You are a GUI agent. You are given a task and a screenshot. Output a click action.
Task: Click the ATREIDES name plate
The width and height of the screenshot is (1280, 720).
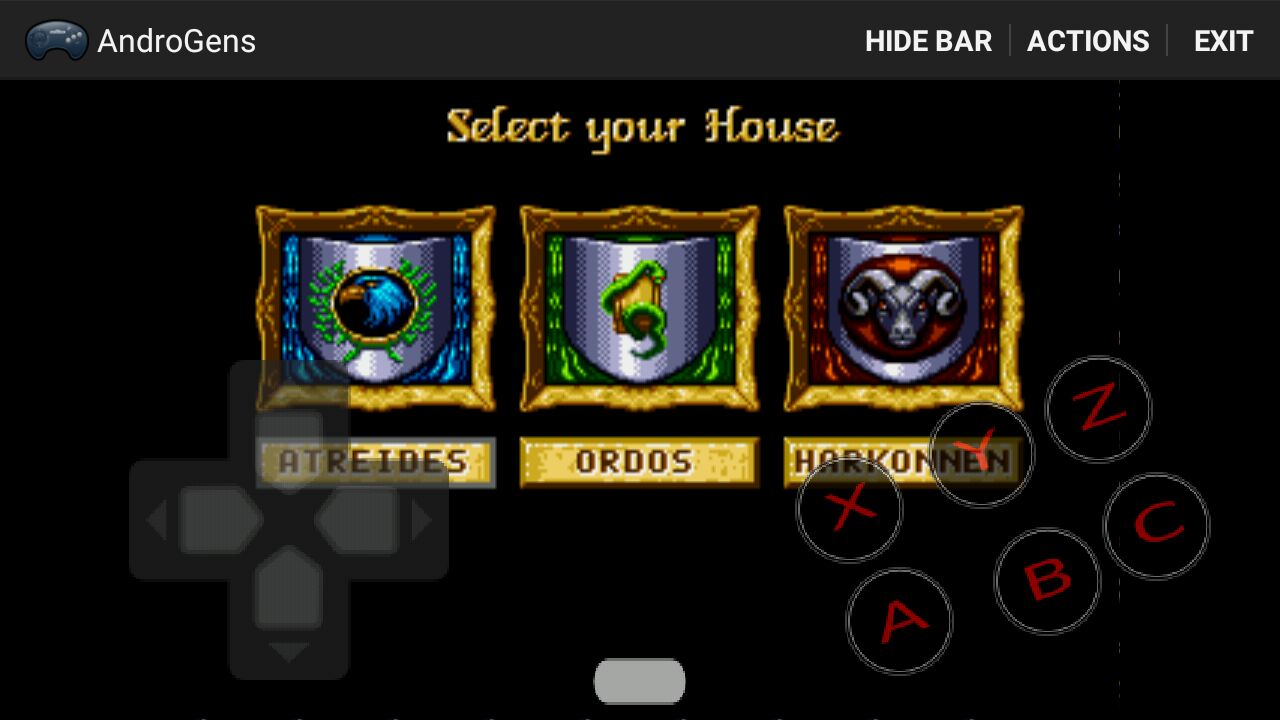(375, 462)
